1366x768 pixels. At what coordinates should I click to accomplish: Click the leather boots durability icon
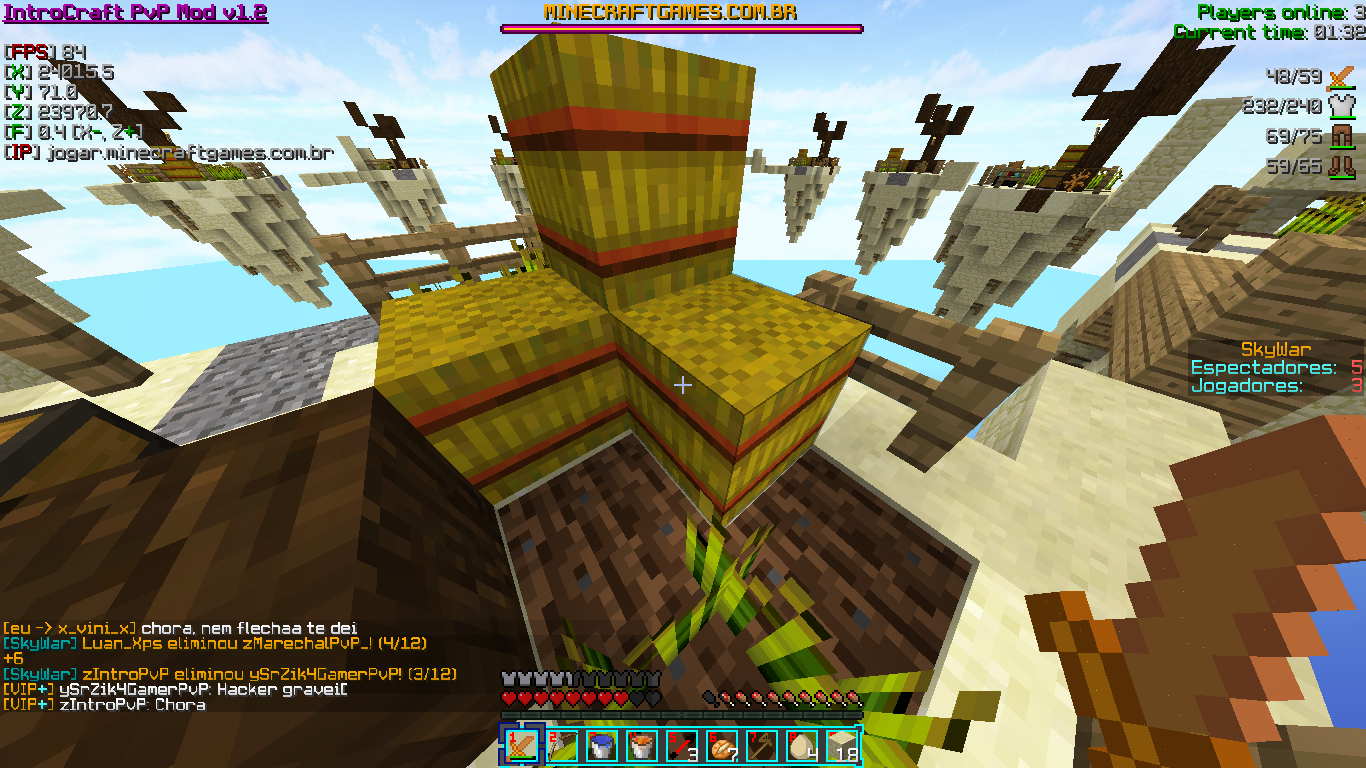click(x=1340, y=166)
